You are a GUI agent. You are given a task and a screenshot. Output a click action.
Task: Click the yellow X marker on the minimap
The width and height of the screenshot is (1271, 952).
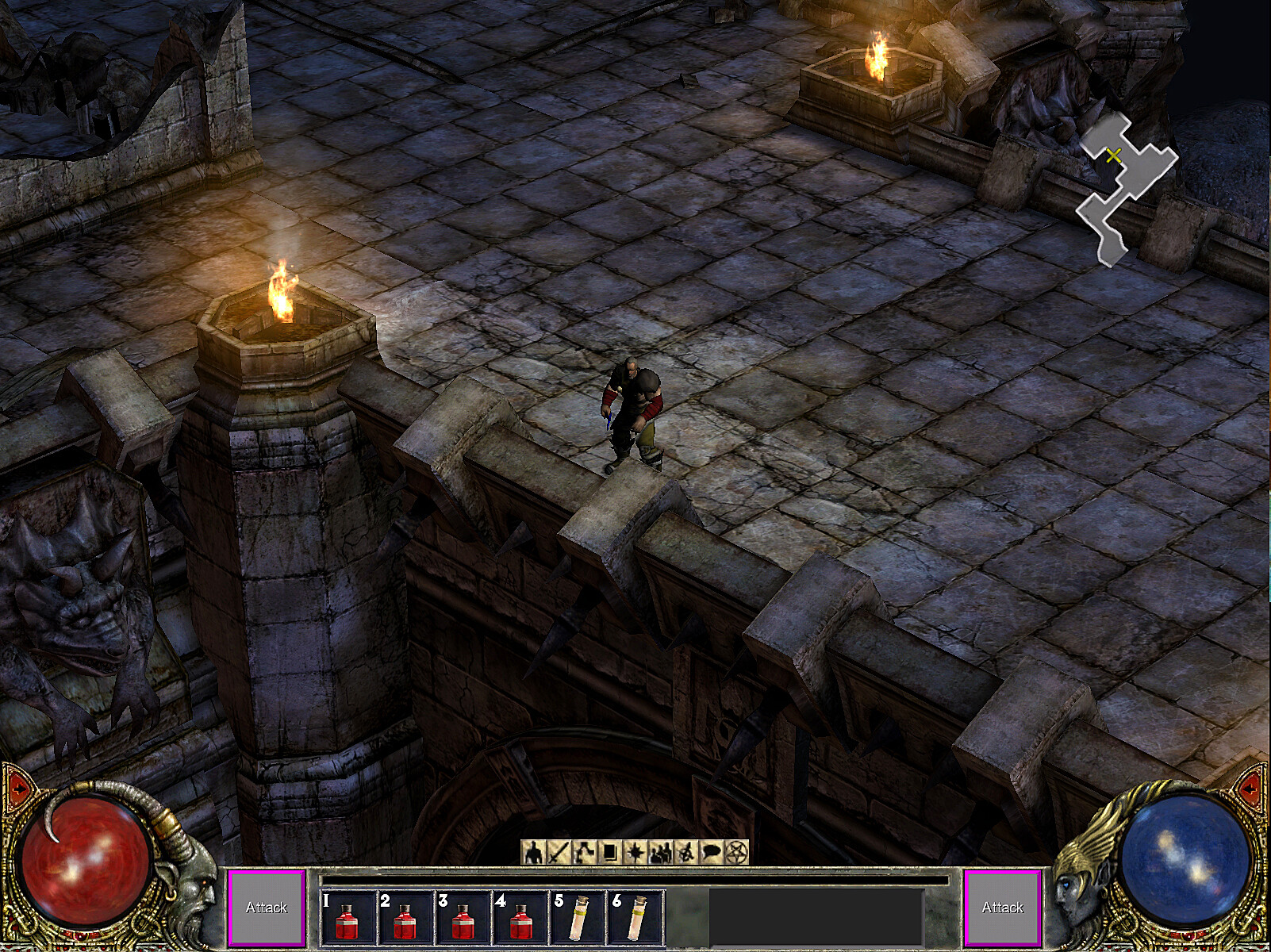(x=1115, y=155)
